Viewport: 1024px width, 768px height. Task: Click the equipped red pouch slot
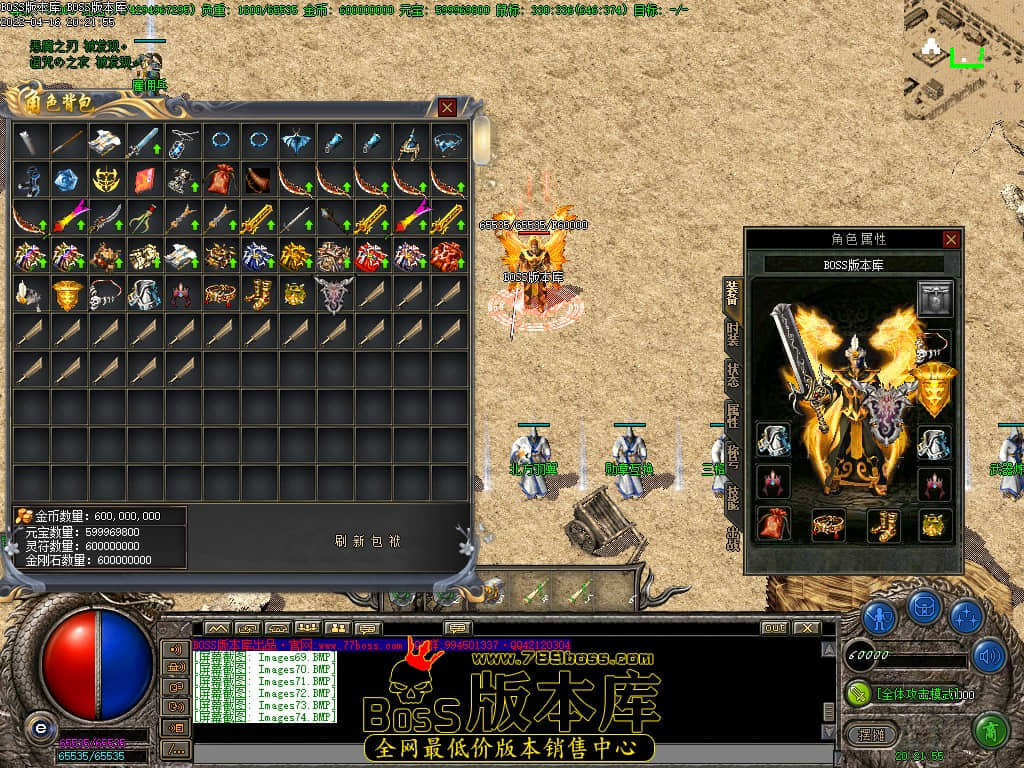pos(773,523)
